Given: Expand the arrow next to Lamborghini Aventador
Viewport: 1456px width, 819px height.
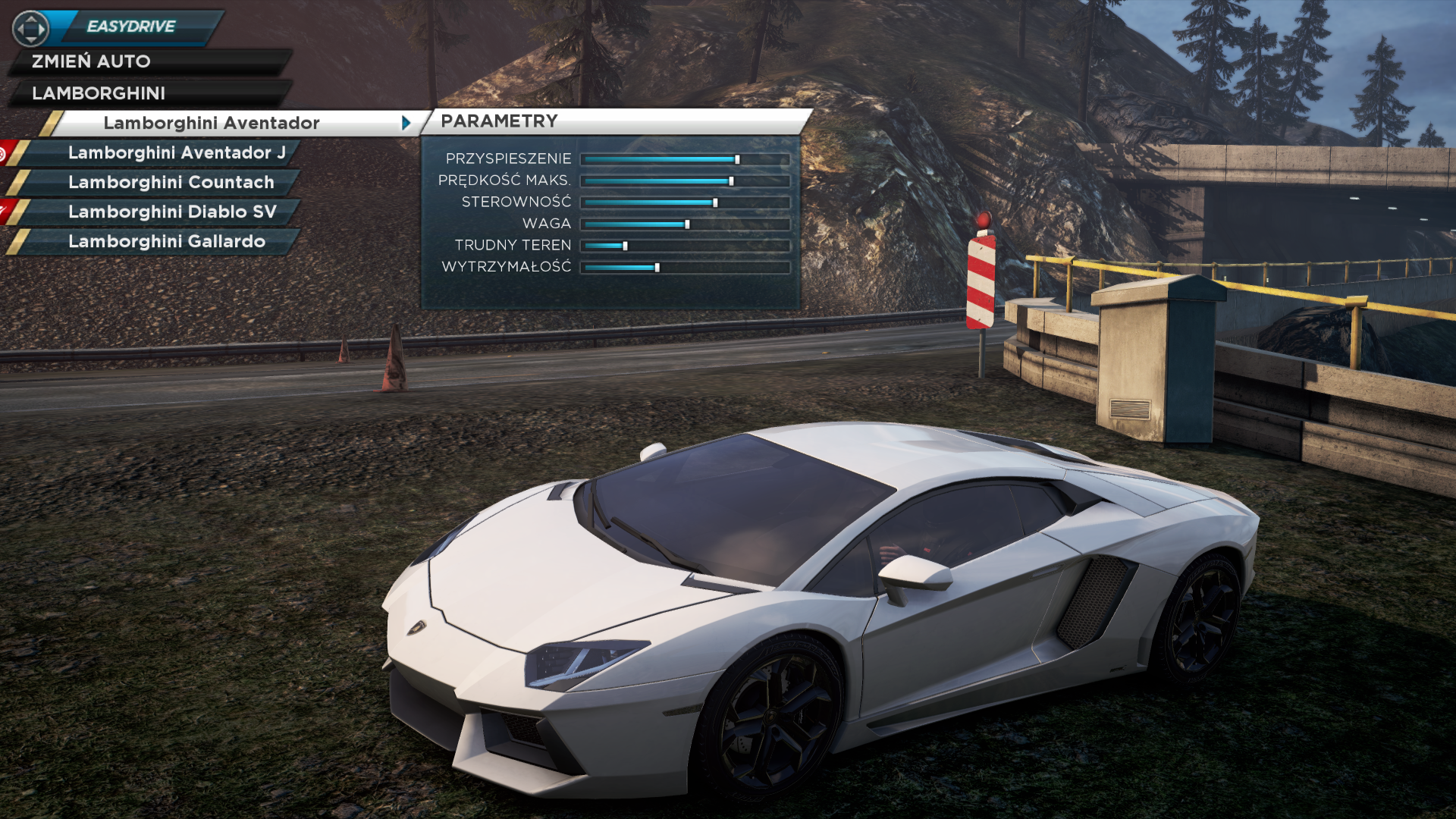Looking at the screenshot, I should coord(406,123).
